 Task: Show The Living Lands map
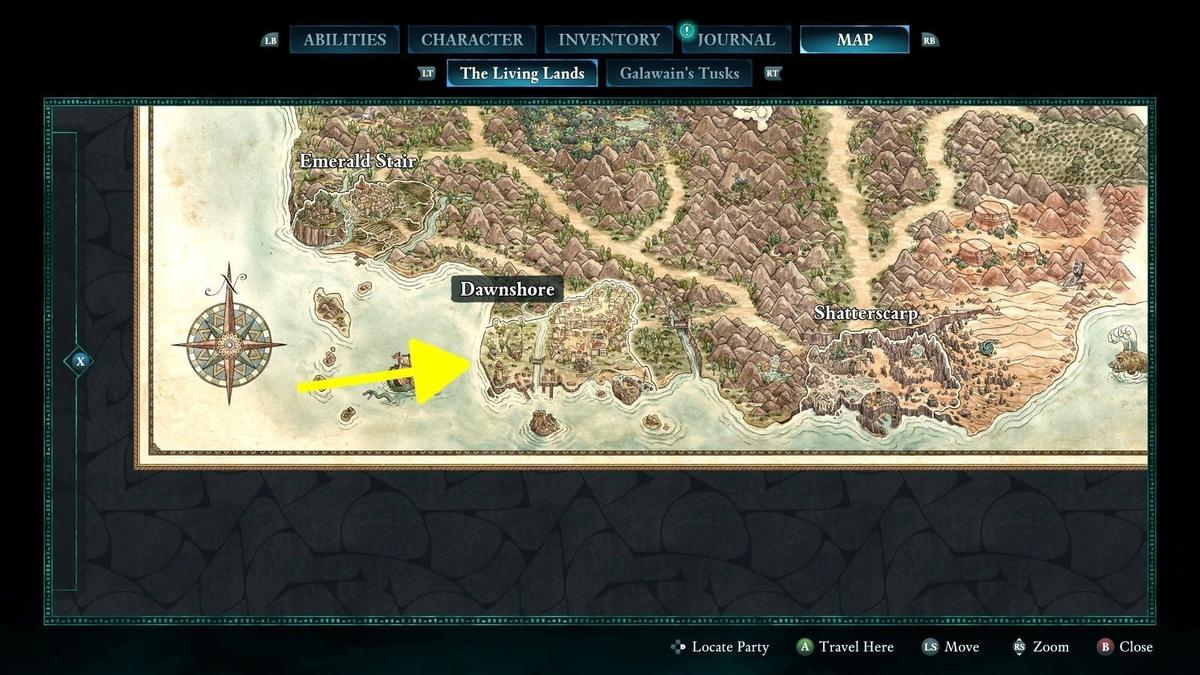click(x=522, y=73)
